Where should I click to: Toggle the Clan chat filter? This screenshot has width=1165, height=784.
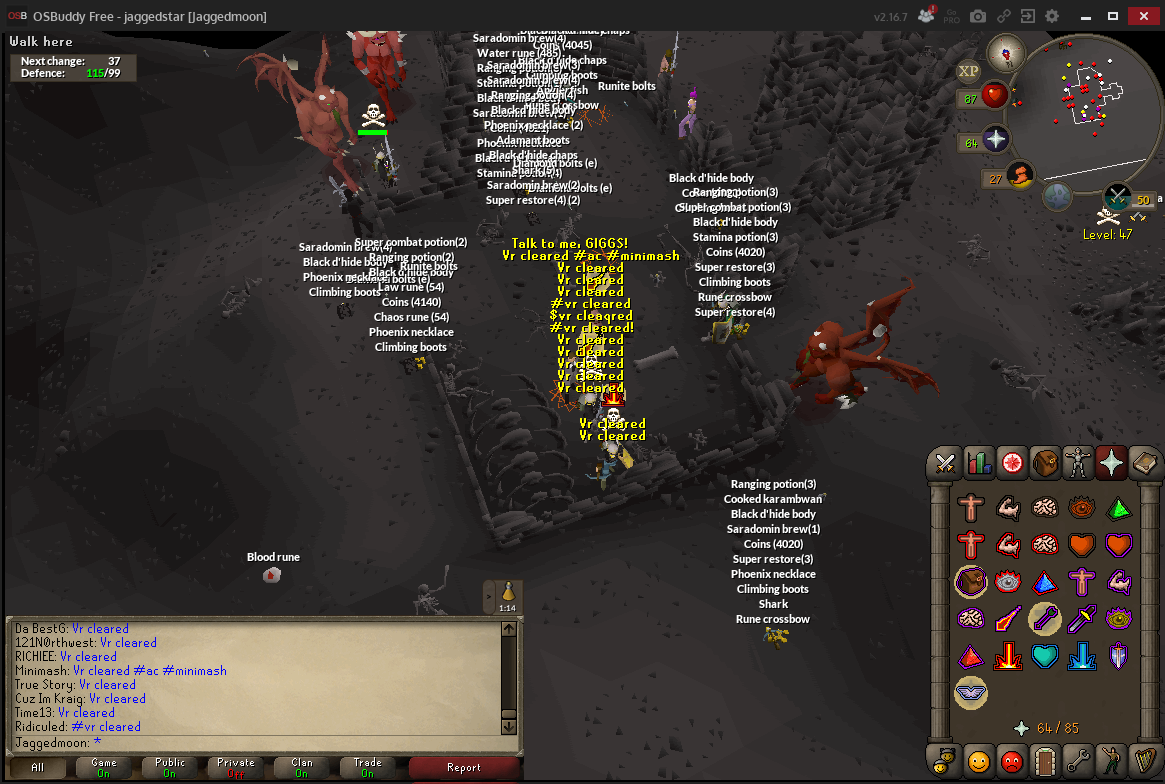coord(302,768)
